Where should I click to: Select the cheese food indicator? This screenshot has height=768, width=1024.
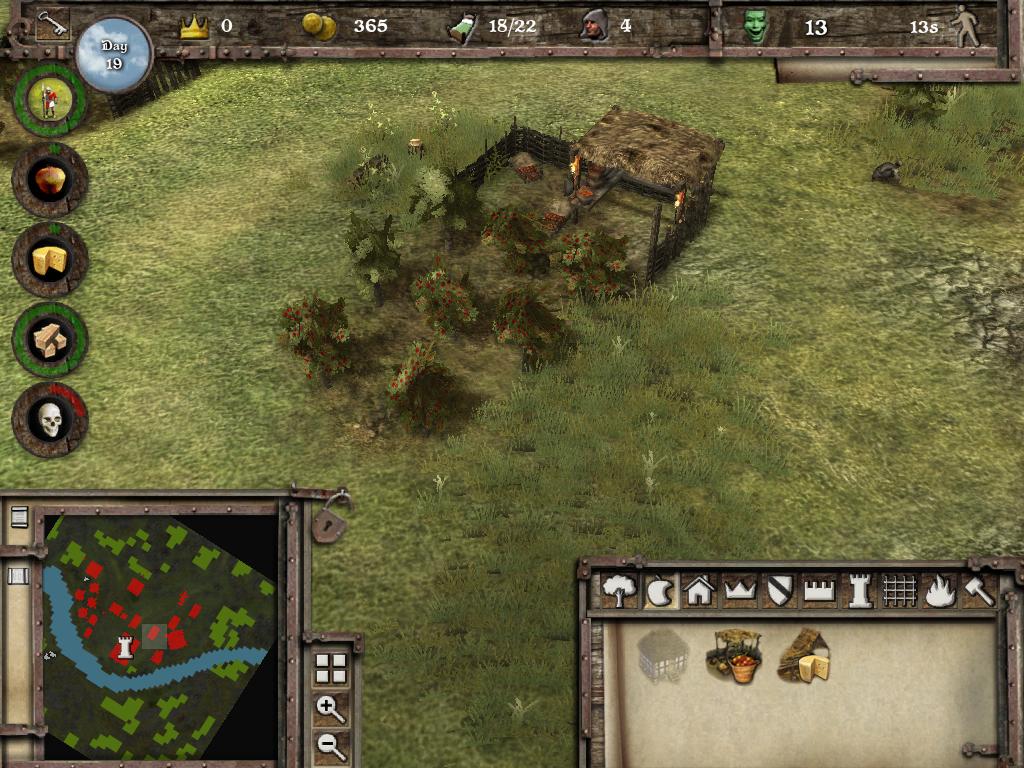(x=49, y=260)
